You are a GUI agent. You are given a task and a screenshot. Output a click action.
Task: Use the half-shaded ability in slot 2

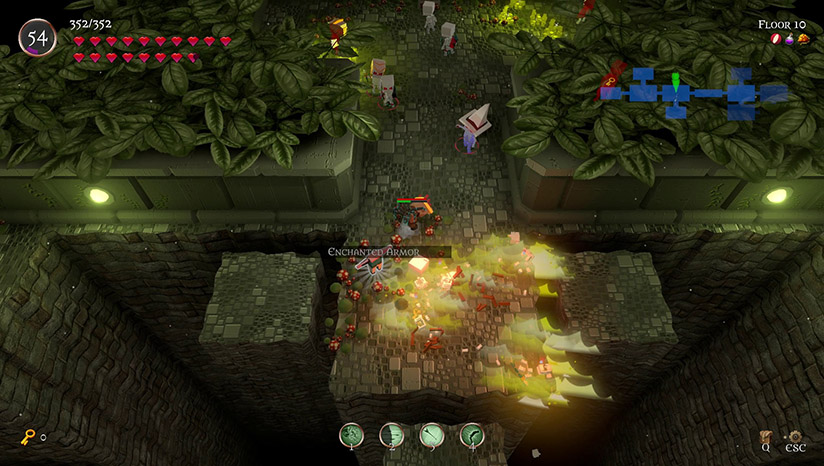(392, 435)
